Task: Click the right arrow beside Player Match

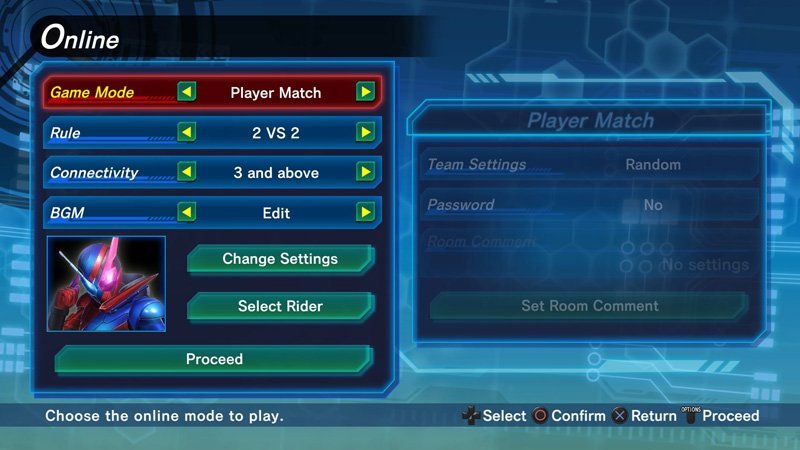Action: coord(366,93)
